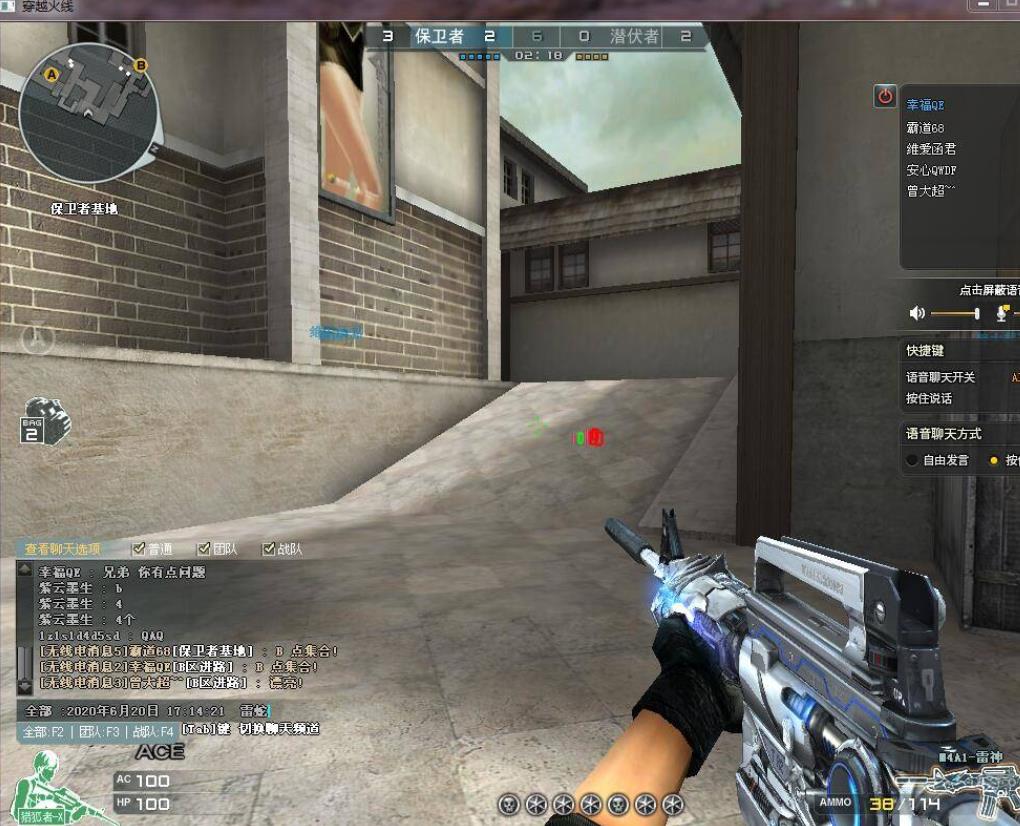Select player 幸福QE in voice list
This screenshot has height=826, width=1020.
pyautogui.click(x=925, y=105)
